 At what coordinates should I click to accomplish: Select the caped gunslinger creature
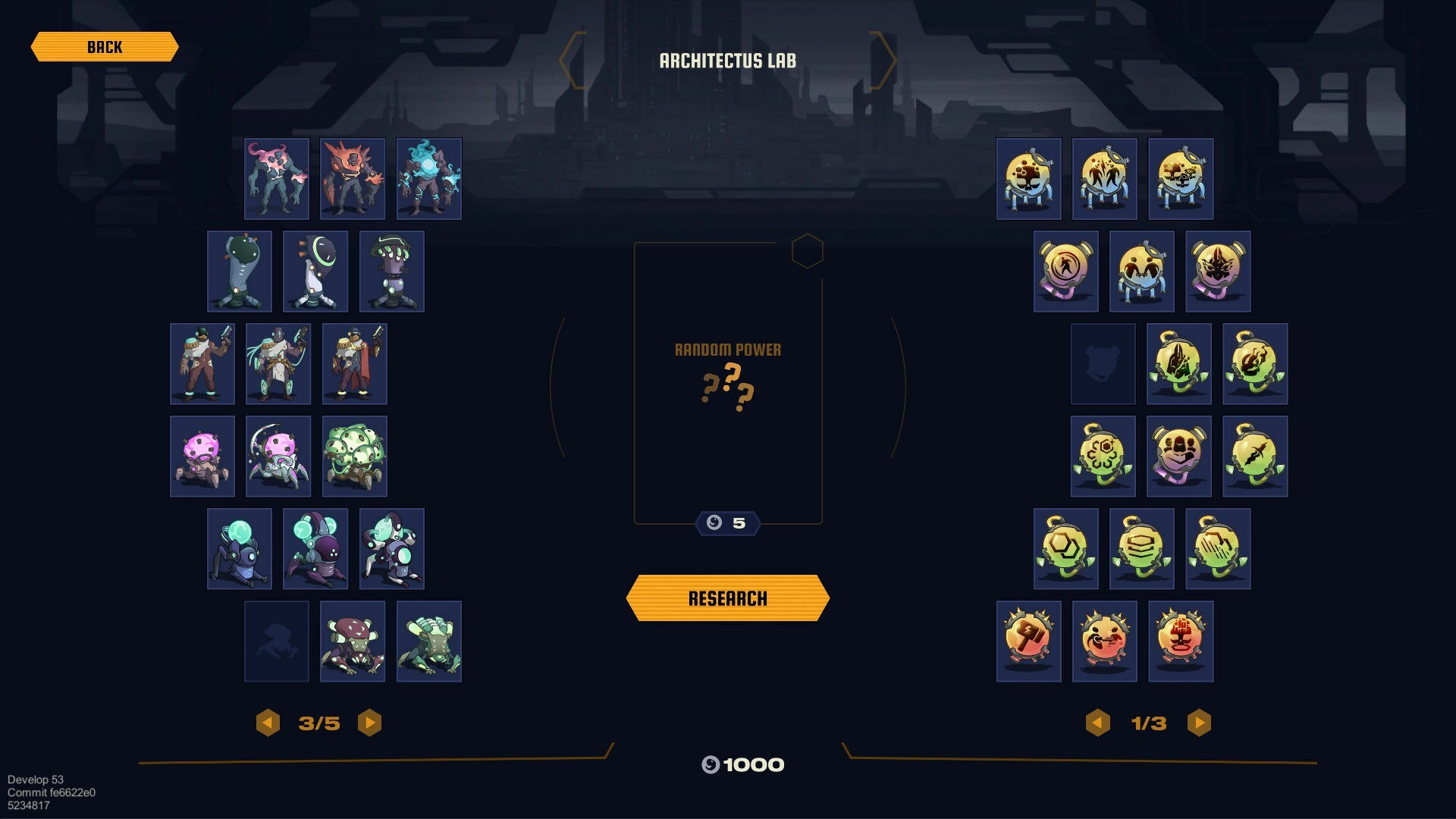[354, 363]
